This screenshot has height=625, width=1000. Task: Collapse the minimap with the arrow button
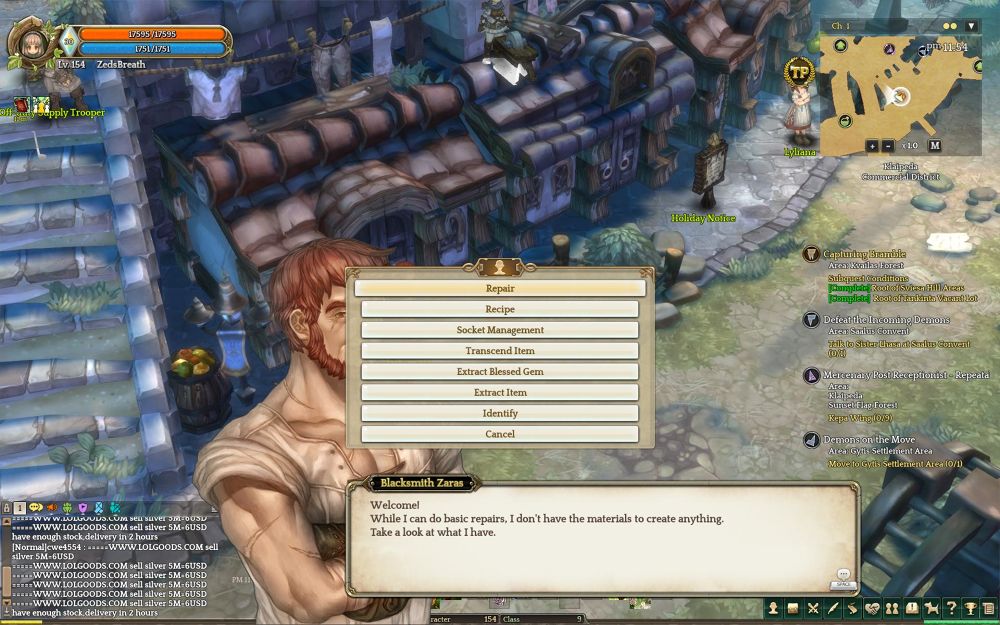(971, 26)
